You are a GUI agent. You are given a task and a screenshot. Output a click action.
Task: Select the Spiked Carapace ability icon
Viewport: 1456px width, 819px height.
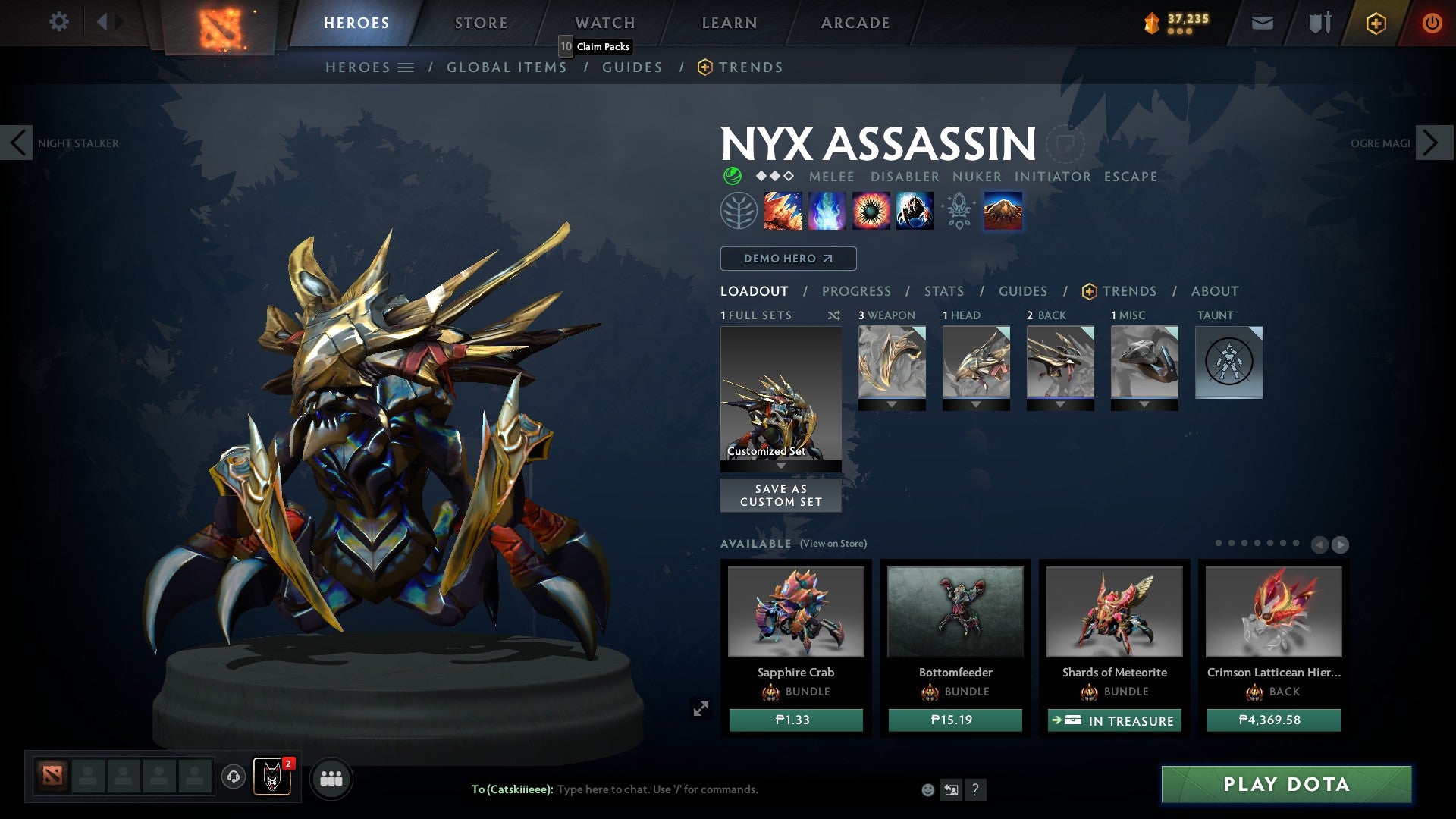[x=873, y=211]
